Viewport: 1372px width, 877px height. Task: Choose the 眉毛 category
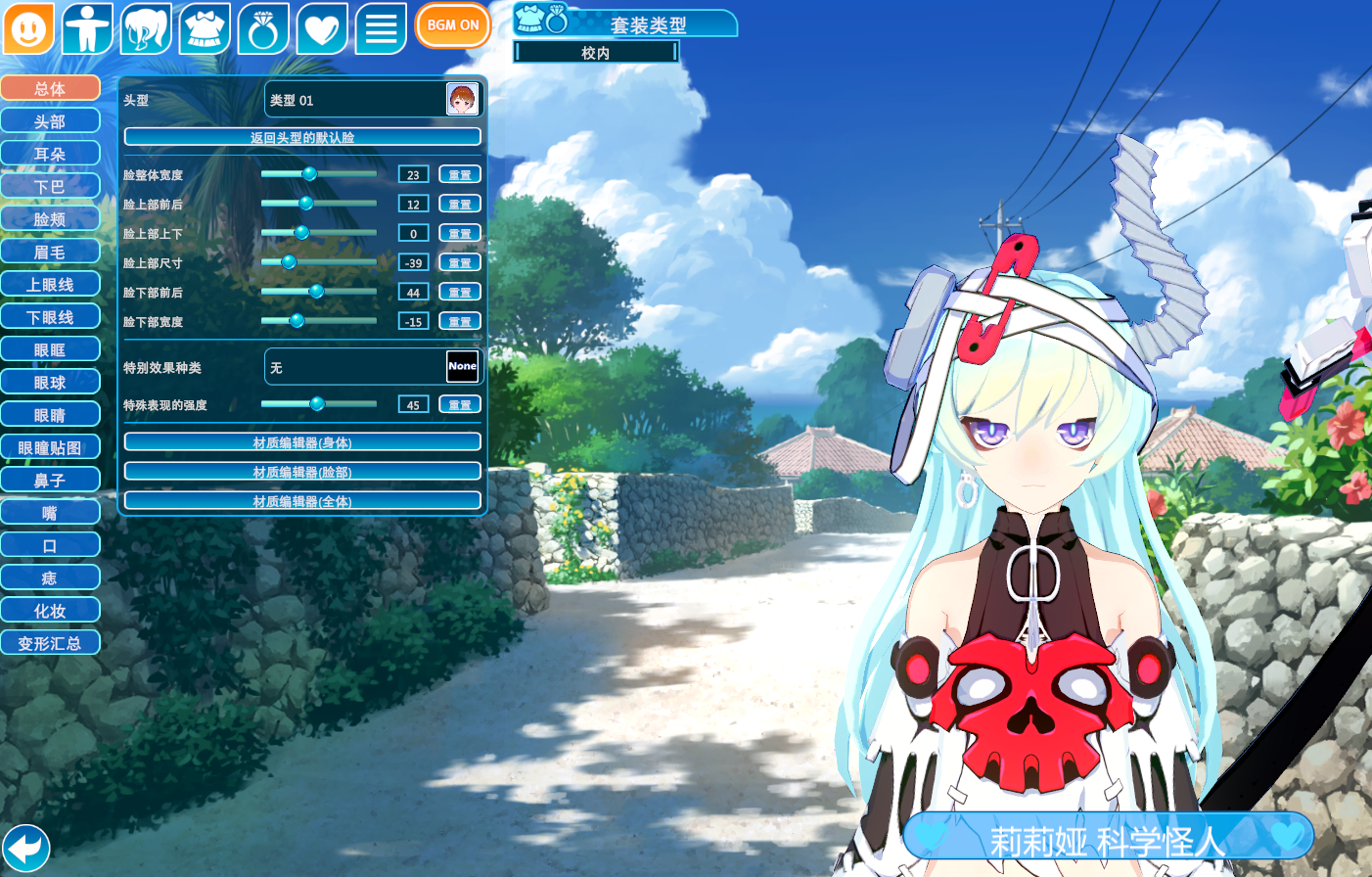pyautogui.click(x=50, y=252)
